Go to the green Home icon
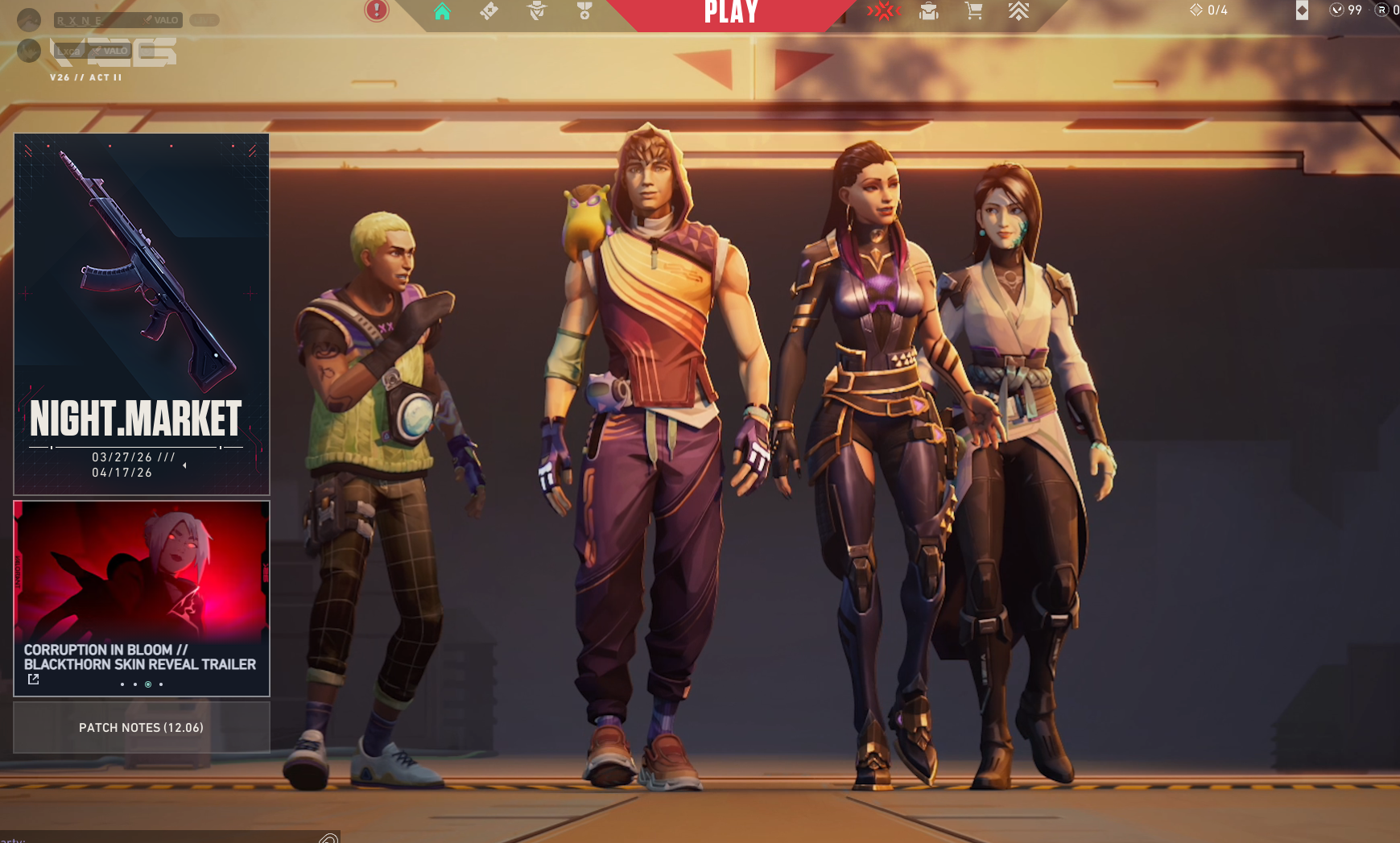The image size is (1400, 843). tap(442, 11)
